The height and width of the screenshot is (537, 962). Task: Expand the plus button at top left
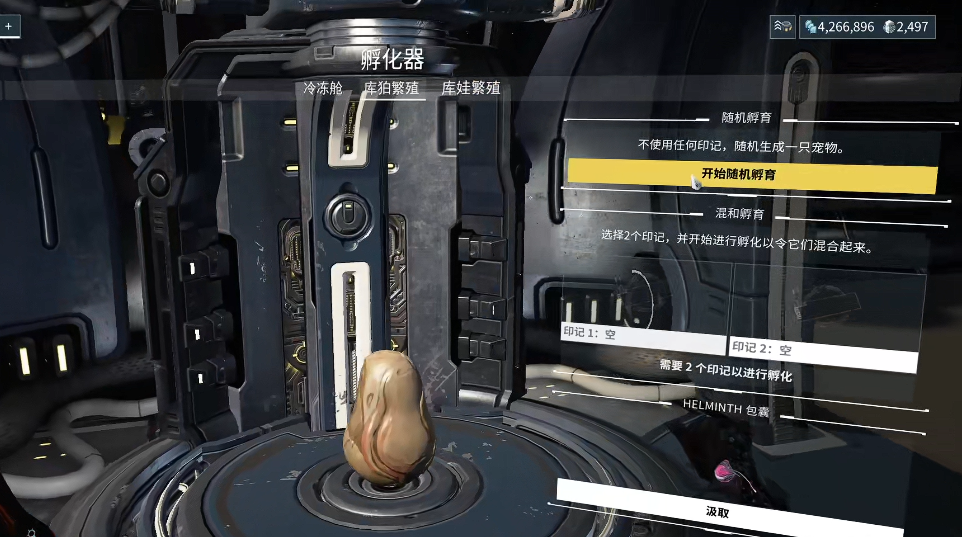(9, 27)
